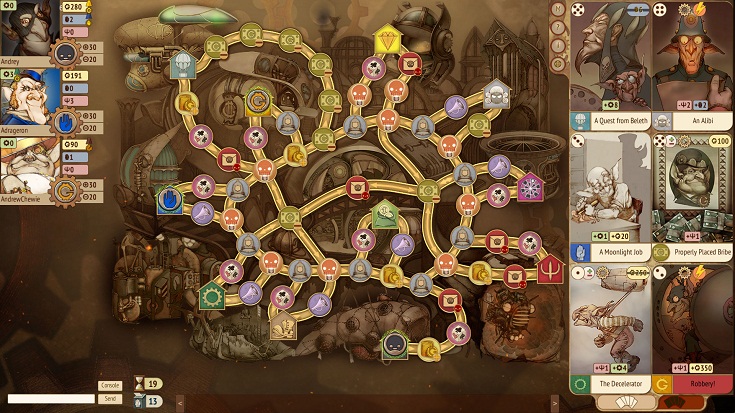735x413 pixels.
Task: Choose 'The Decelerator' card
Action: pyautogui.click(x=610, y=329)
